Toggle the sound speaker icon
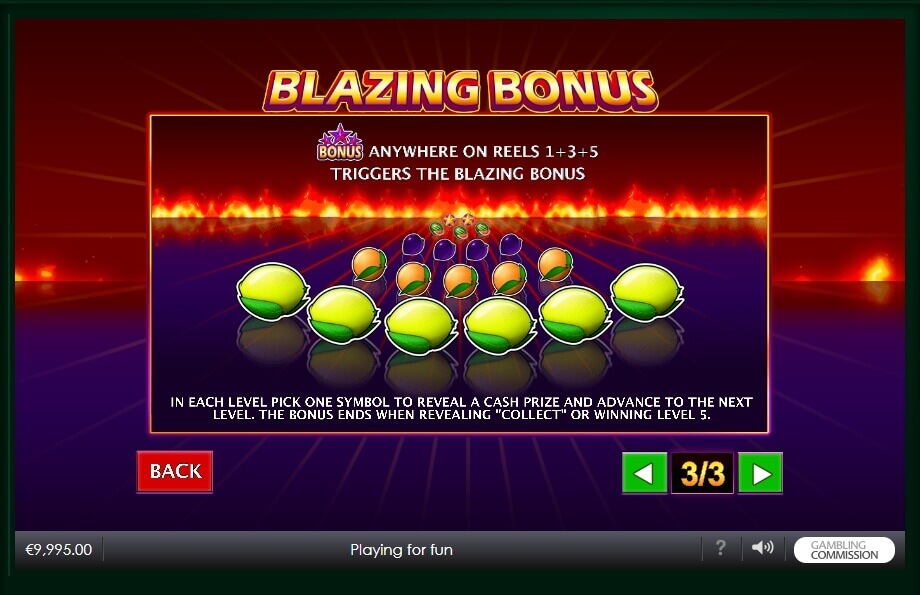The height and width of the screenshot is (595, 920). [x=762, y=548]
